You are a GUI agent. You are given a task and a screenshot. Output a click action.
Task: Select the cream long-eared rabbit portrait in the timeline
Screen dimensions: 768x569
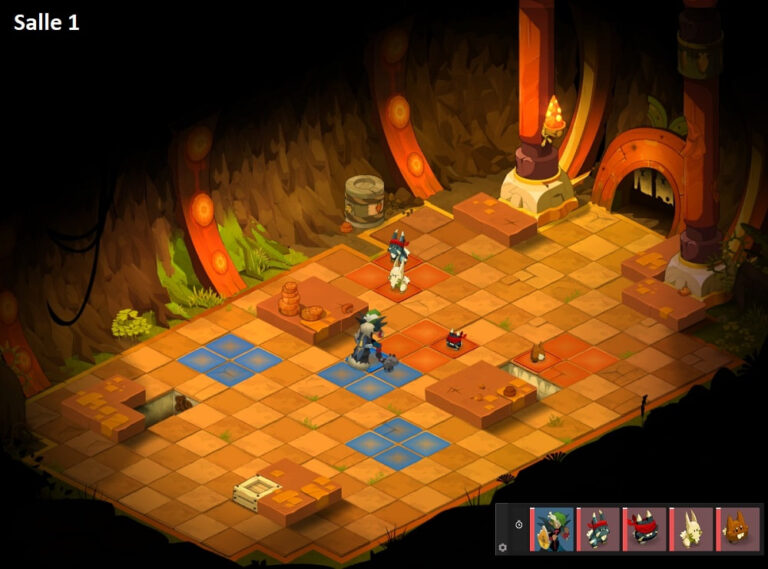coord(691,529)
